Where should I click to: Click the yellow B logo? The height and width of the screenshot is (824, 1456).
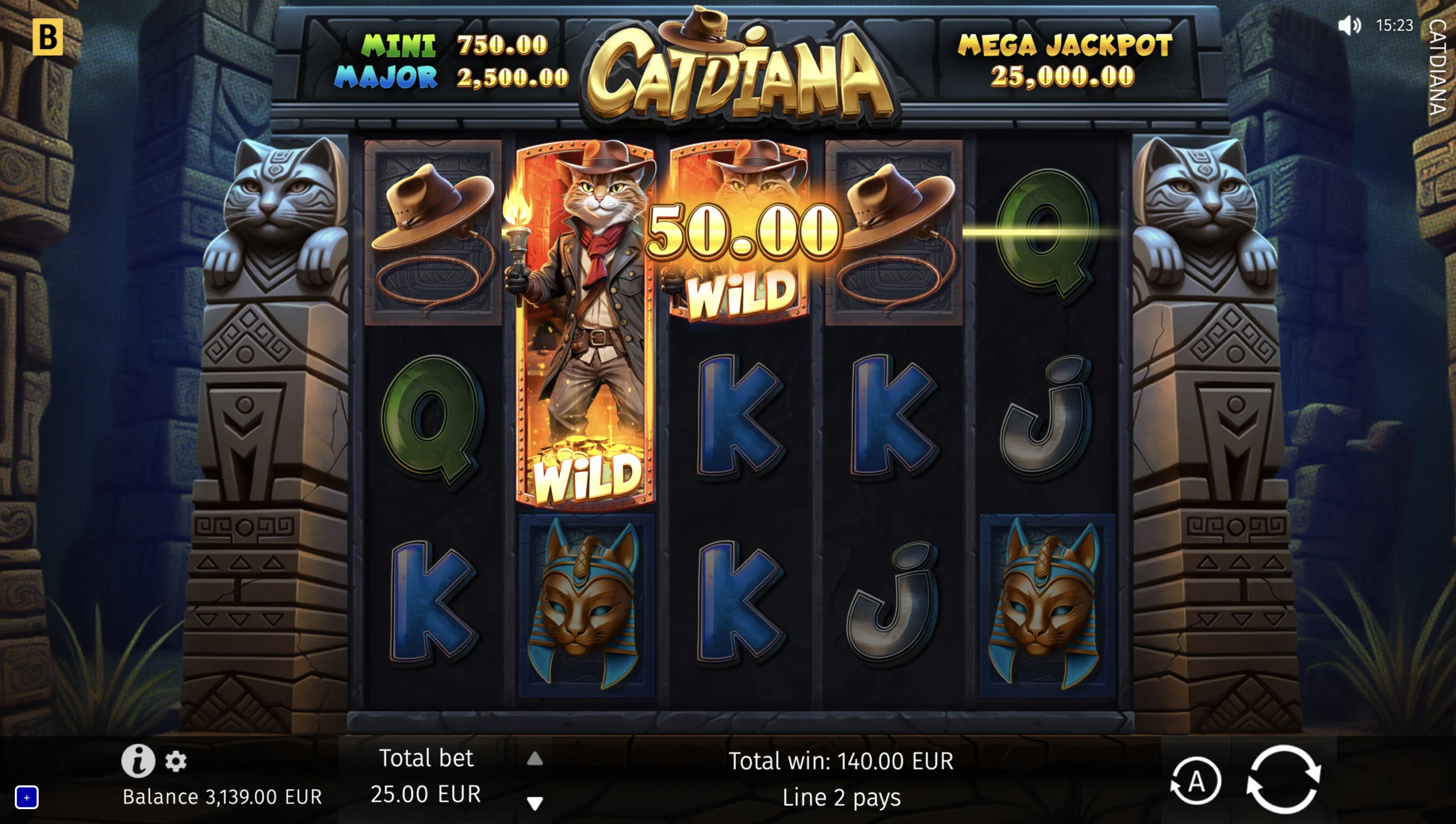tap(47, 38)
